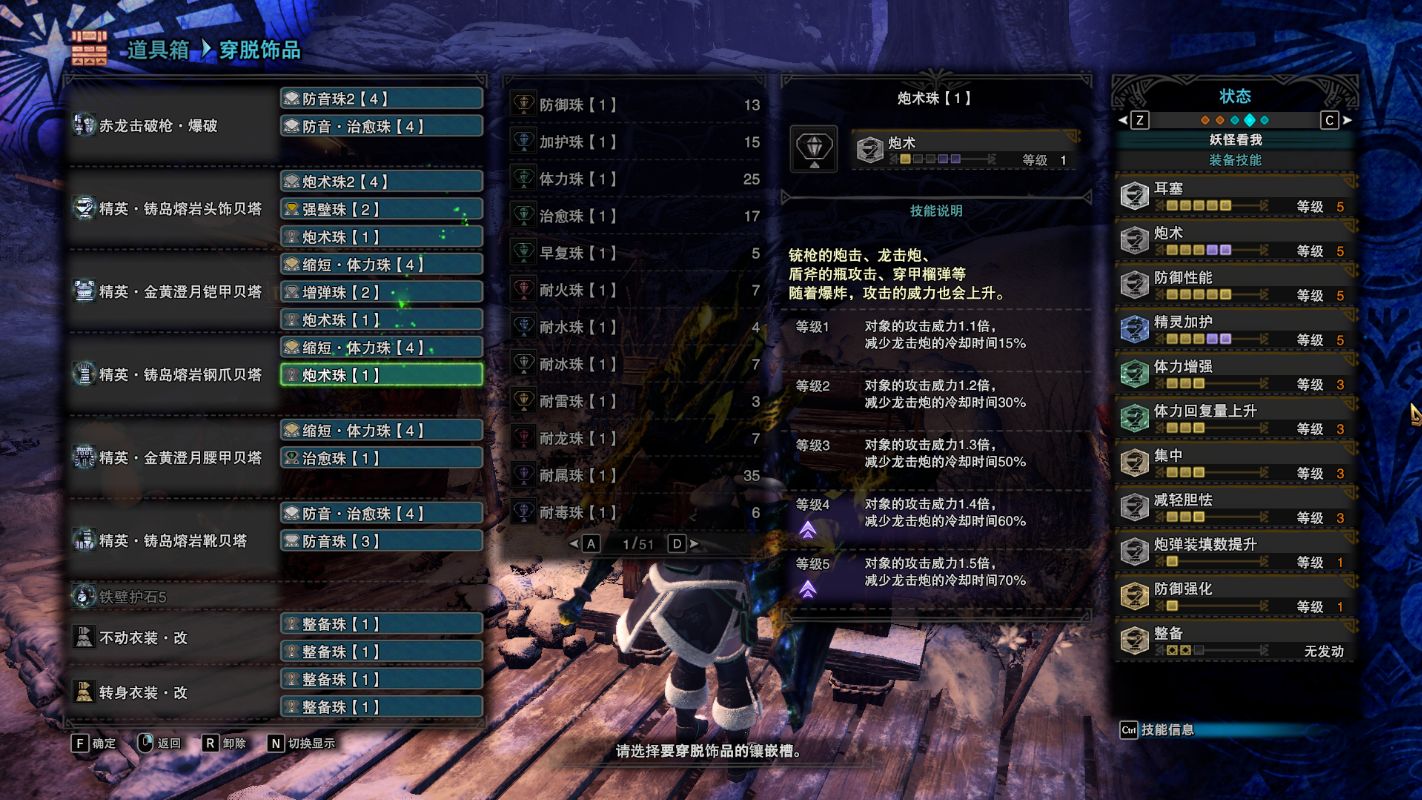Choose the 强壁珠【2】 decoration slot
The height and width of the screenshot is (800, 1422).
[381, 209]
